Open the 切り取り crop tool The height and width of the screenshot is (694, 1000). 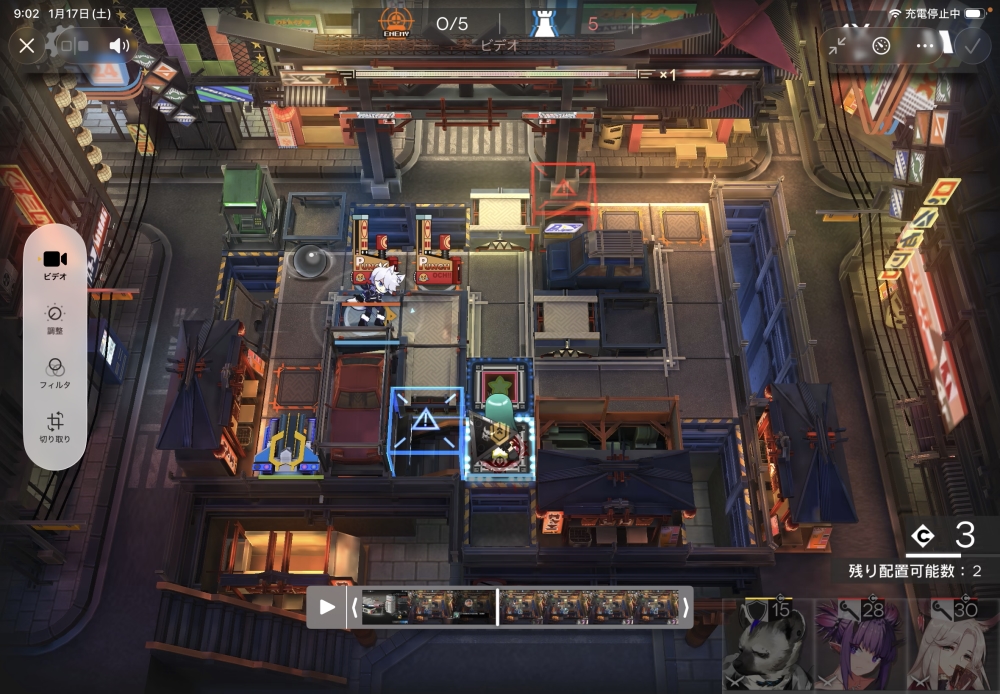coord(55,428)
